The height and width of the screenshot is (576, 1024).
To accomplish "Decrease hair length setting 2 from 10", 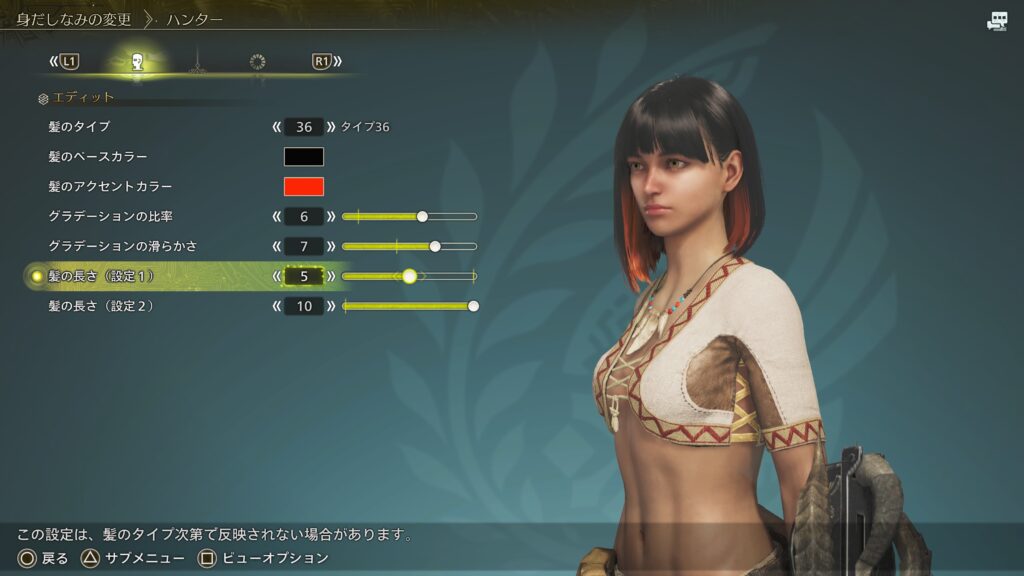I will (x=276, y=306).
